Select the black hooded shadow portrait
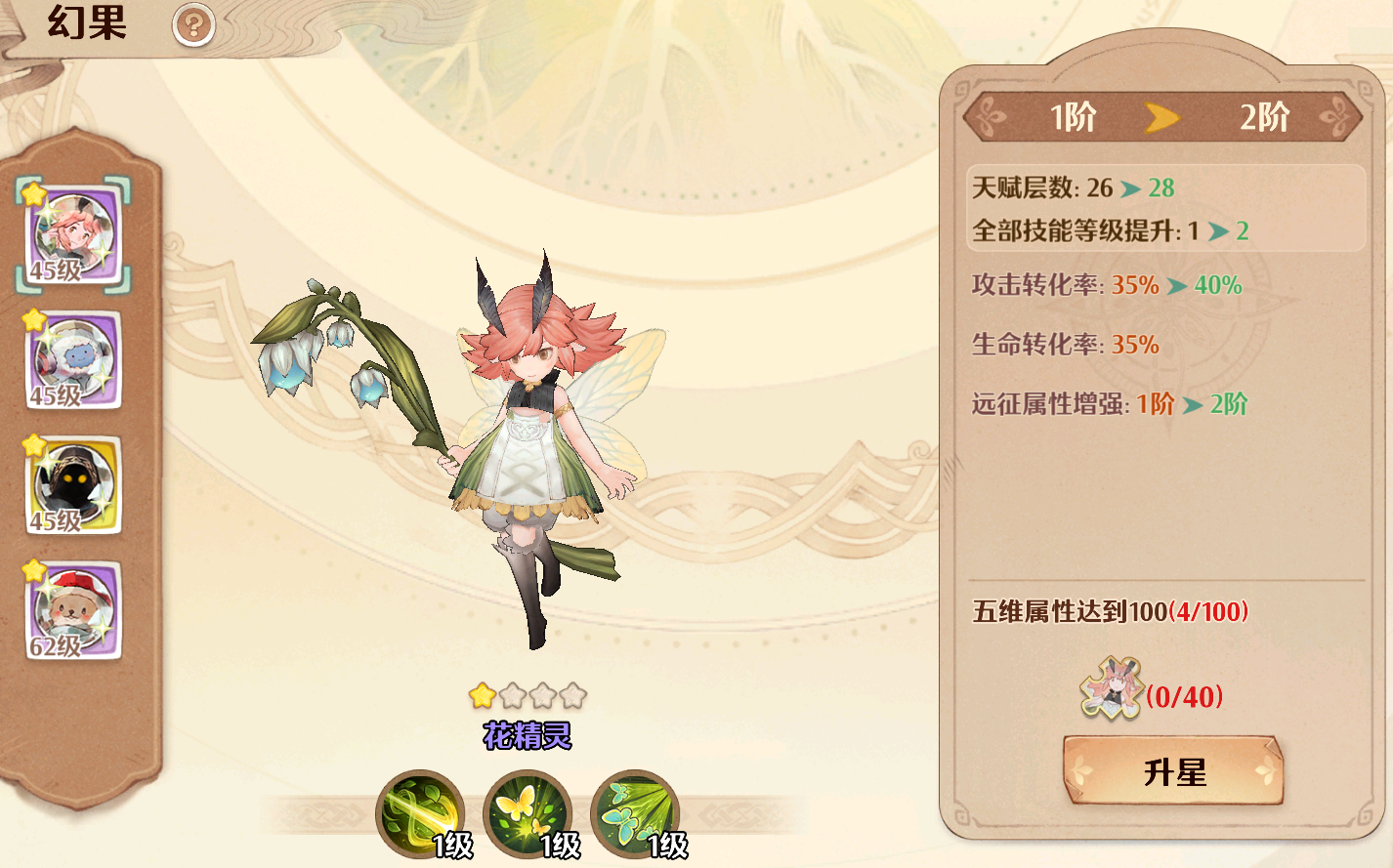The image size is (1393, 868). (74, 484)
